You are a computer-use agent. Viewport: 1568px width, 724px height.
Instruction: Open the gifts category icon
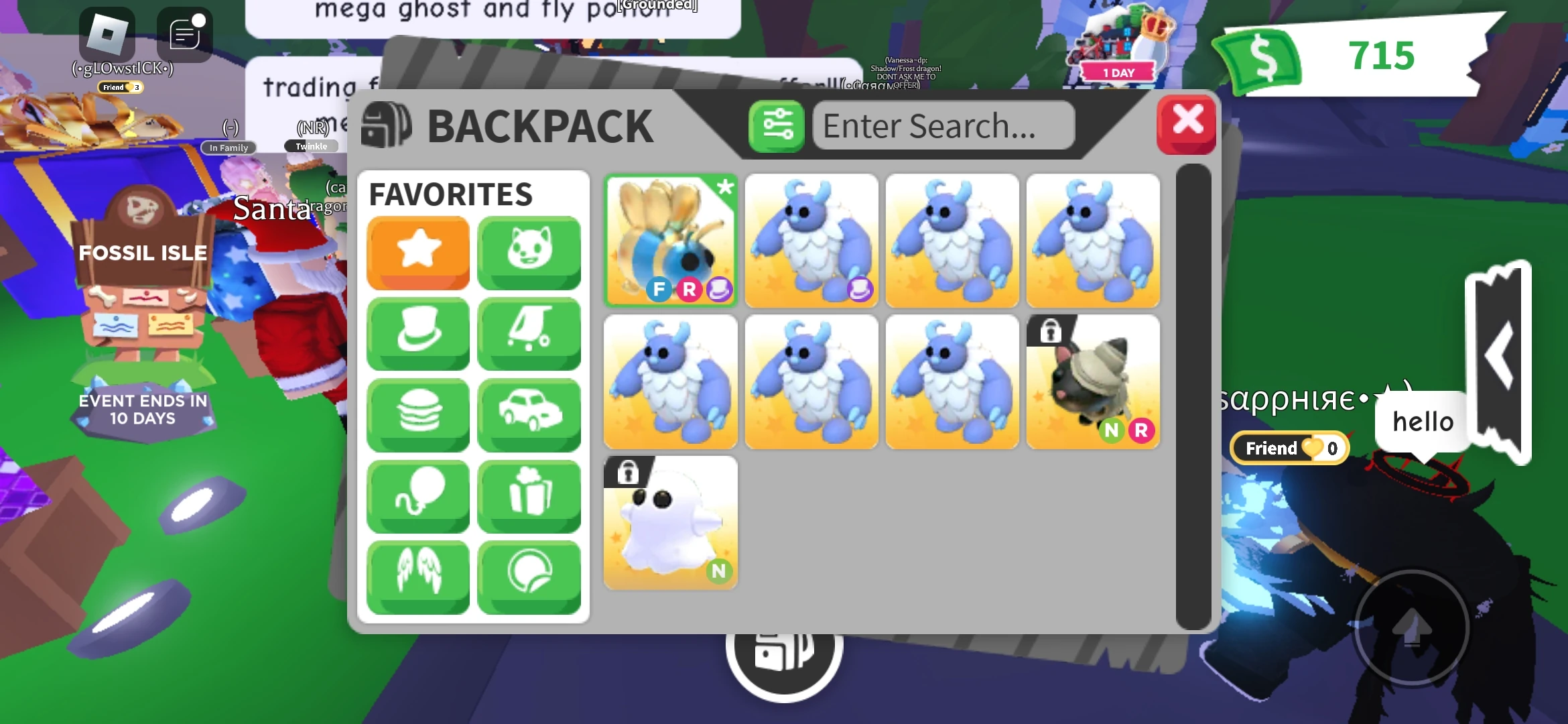529,496
